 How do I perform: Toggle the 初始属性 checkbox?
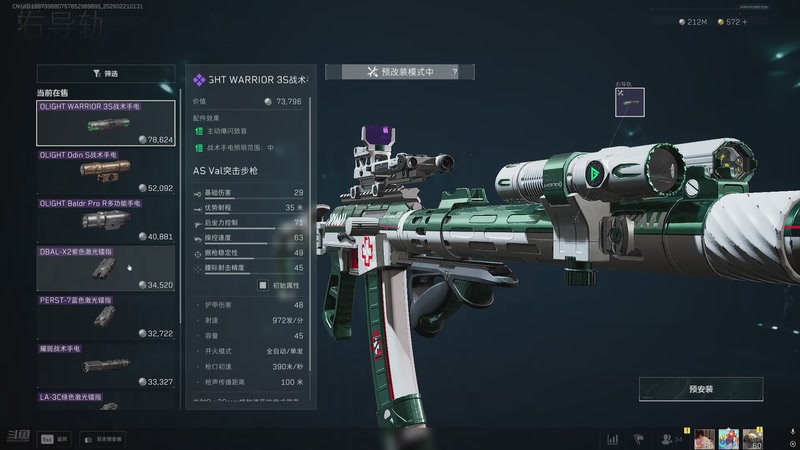[x=265, y=285]
